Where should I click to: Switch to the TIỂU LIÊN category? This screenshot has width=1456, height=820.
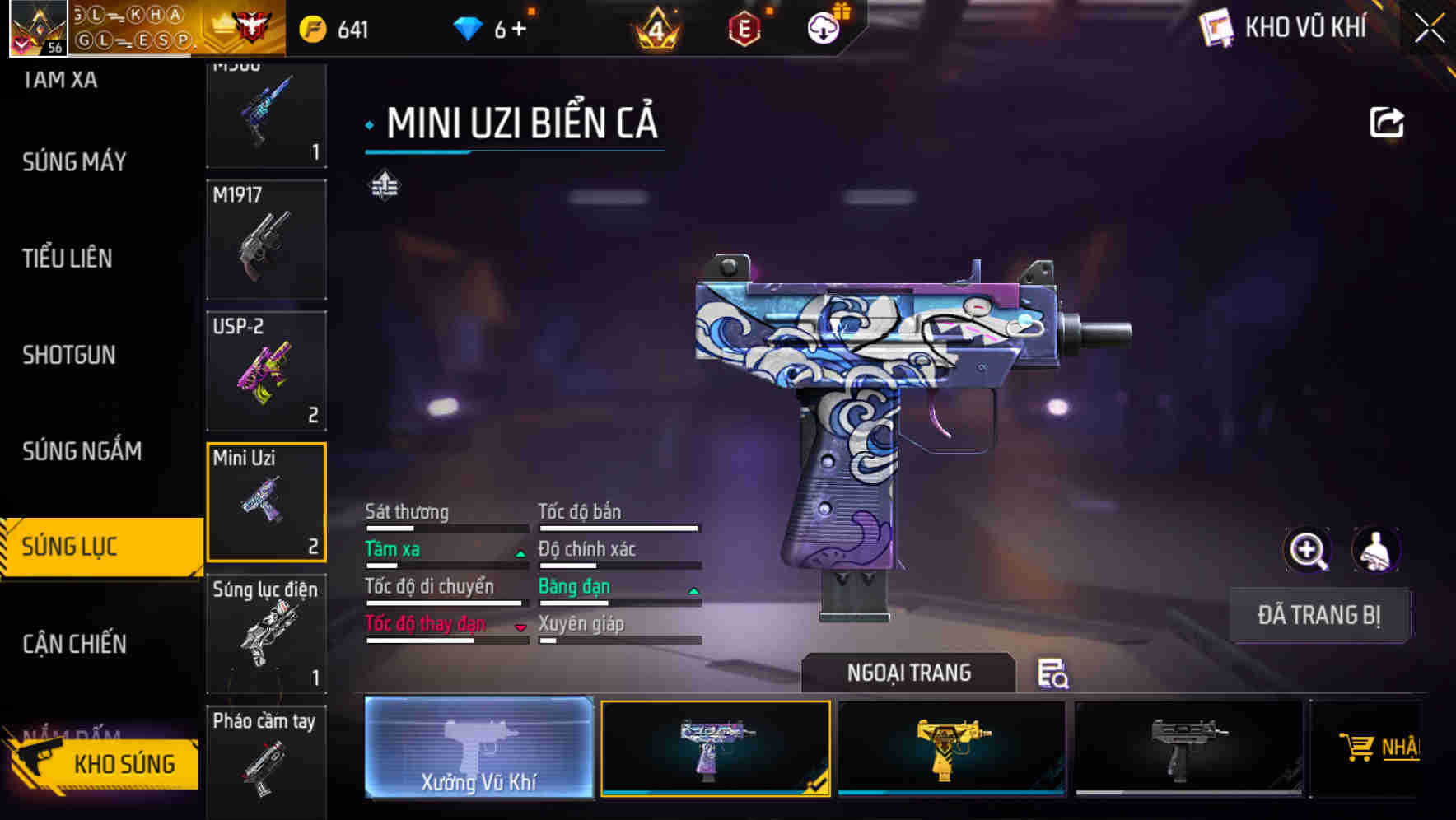(x=68, y=259)
